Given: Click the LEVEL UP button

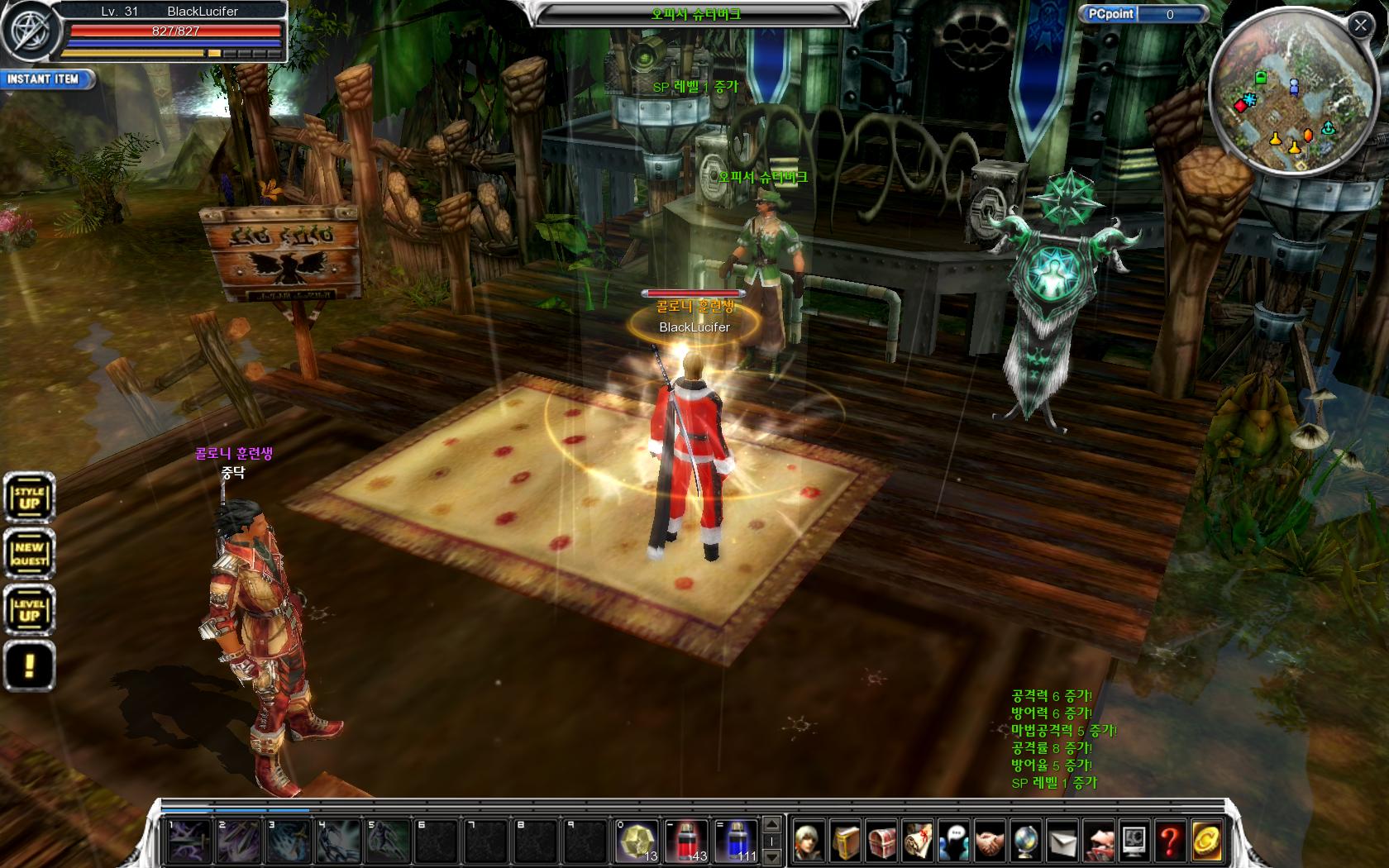Looking at the screenshot, I should click(x=29, y=610).
